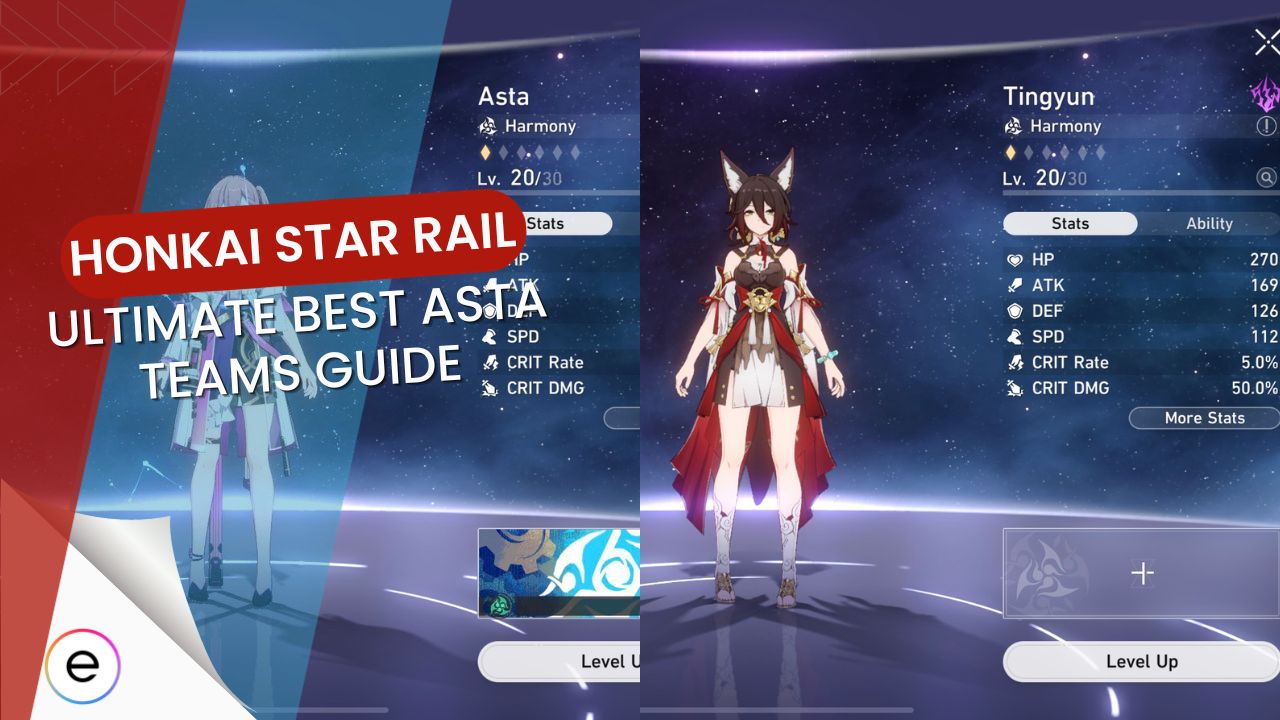
Task: Click the ATK stat icon
Action: click(x=1017, y=285)
